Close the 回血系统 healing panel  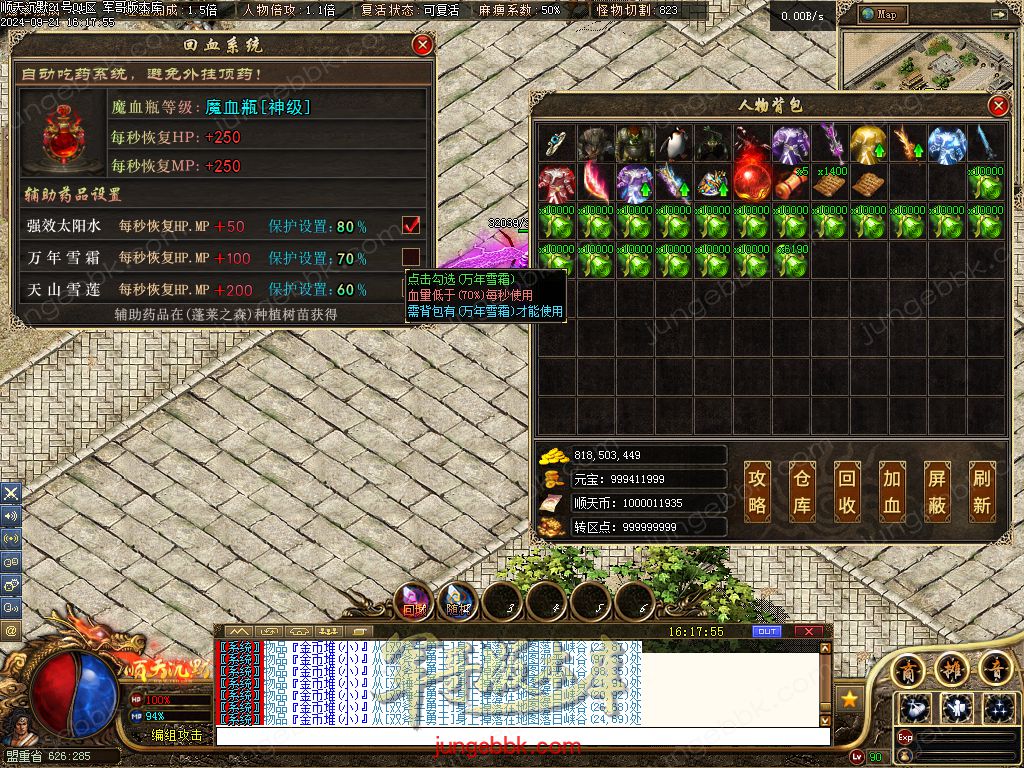tap(423, 45)
